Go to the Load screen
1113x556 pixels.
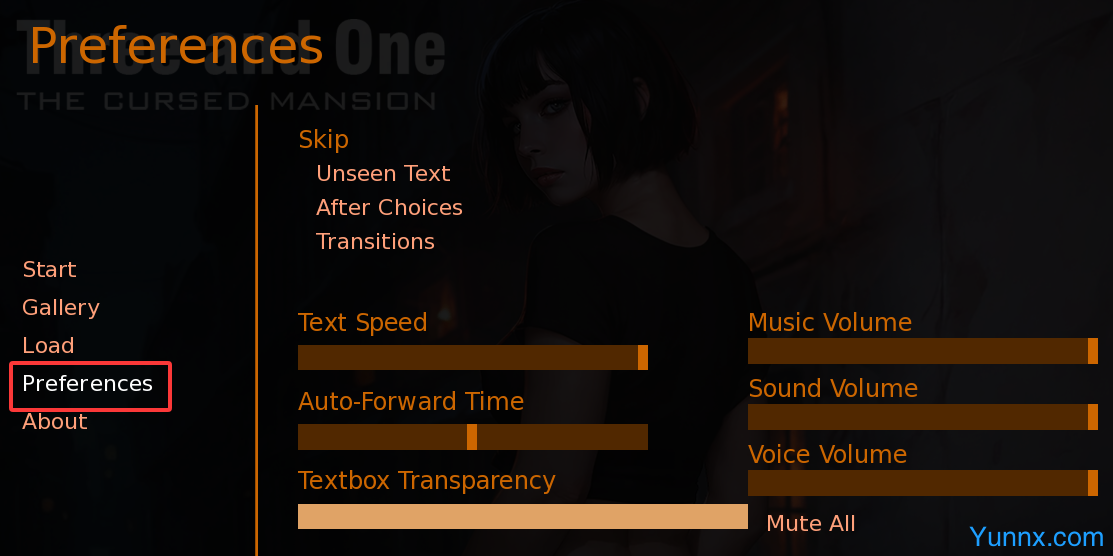(48, 346)
